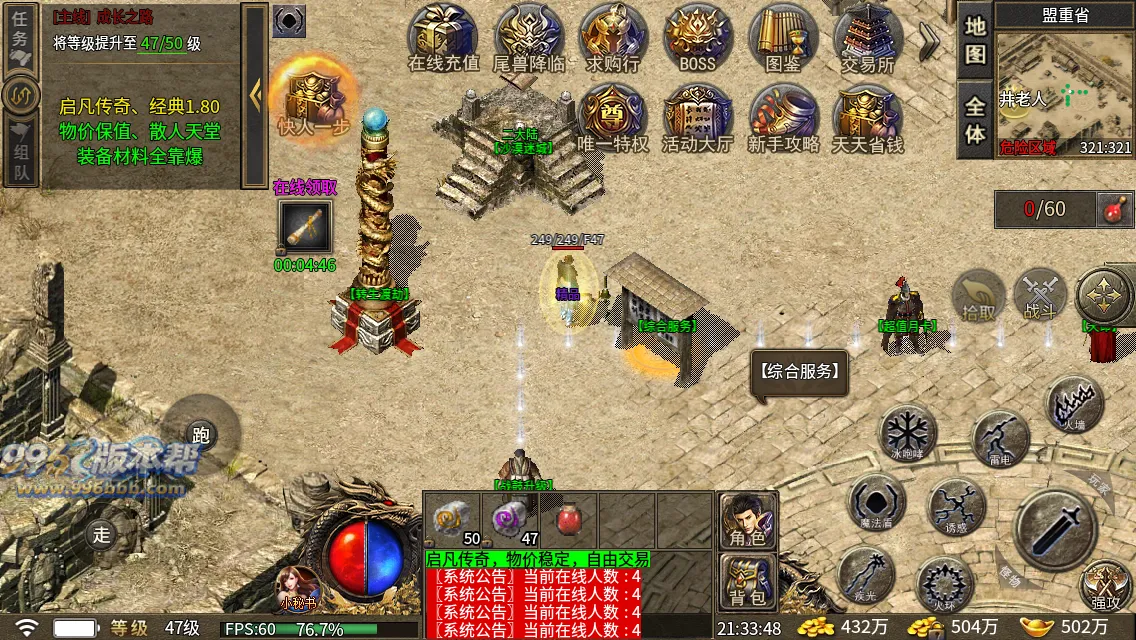
Task: Cast the 火墙 fire wall skill
Action: tap(1075, 404)
